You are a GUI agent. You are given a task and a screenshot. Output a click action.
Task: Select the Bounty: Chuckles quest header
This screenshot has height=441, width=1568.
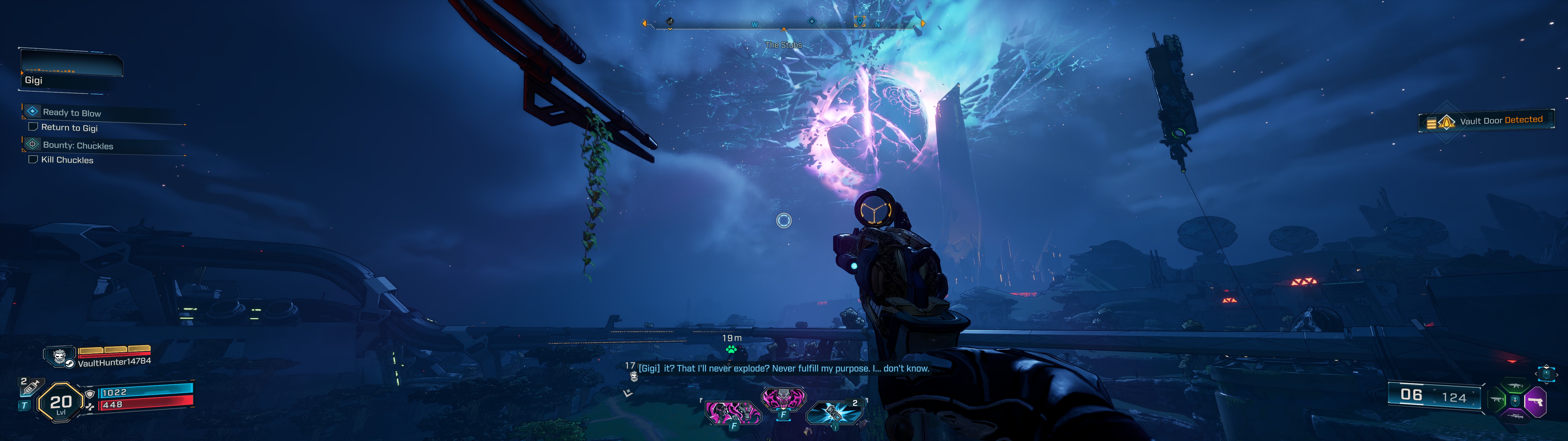coord(78,145)
